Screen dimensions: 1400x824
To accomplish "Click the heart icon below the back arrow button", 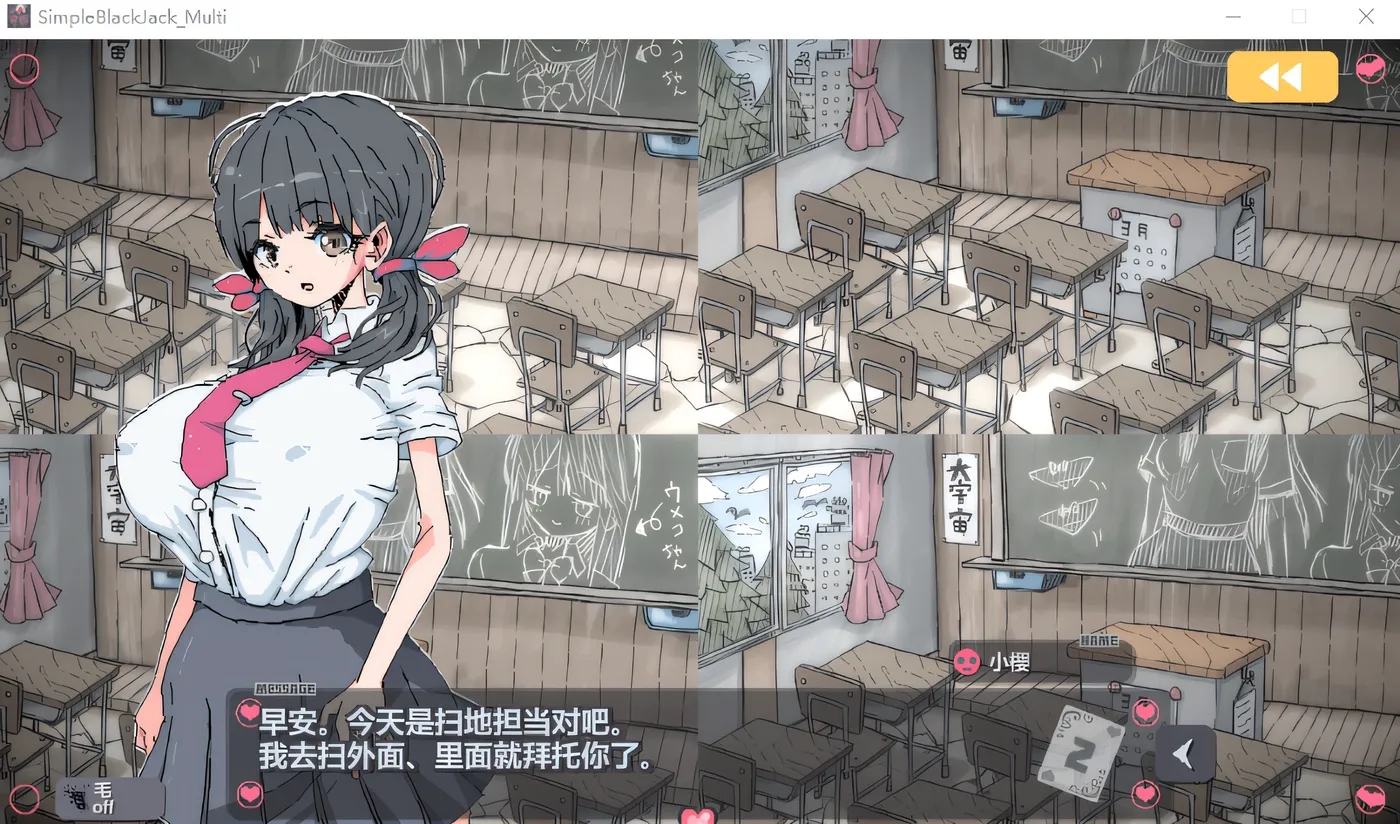I will 1146,795.
